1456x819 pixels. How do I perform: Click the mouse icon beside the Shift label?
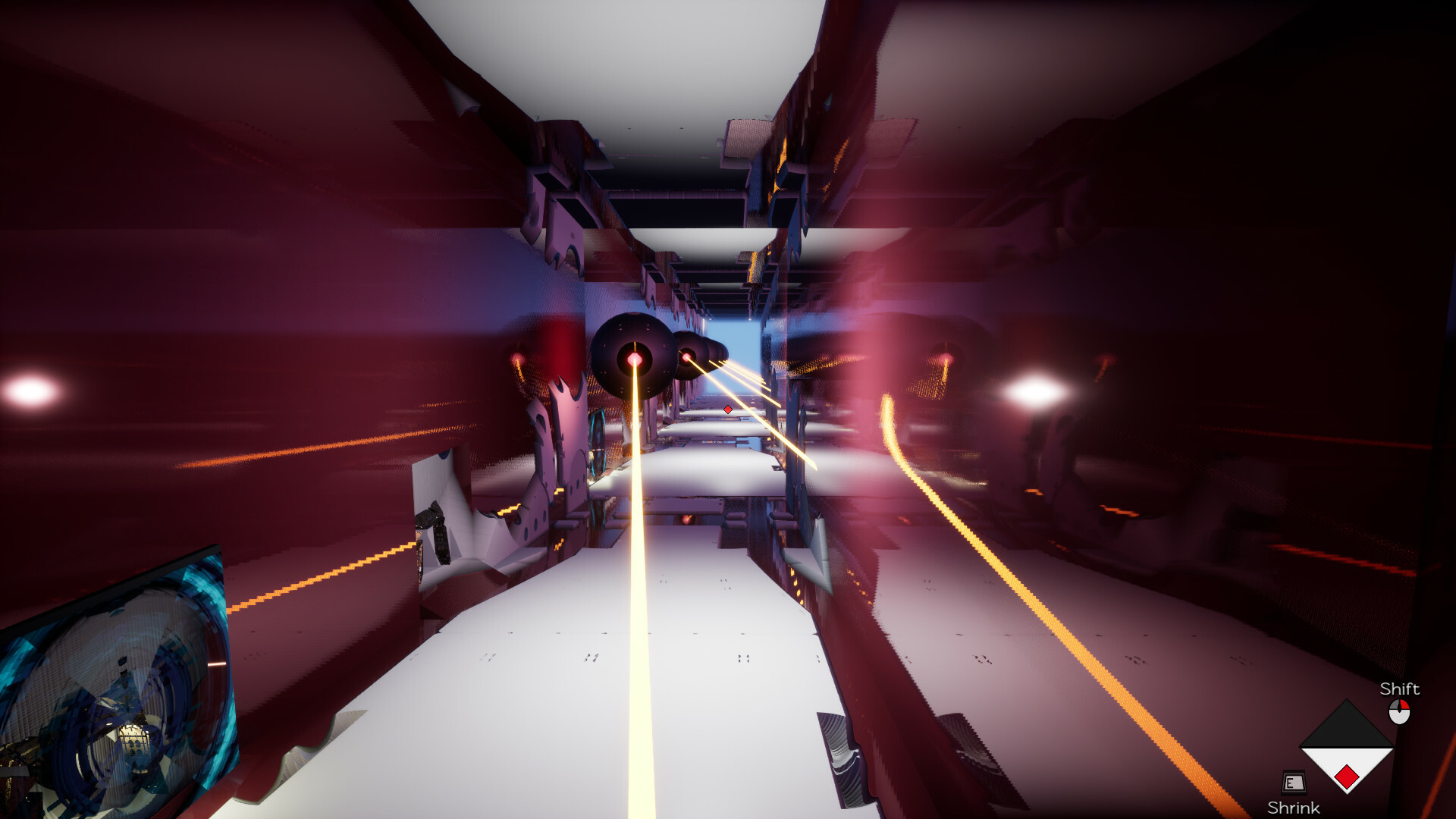coord(1399,711)
